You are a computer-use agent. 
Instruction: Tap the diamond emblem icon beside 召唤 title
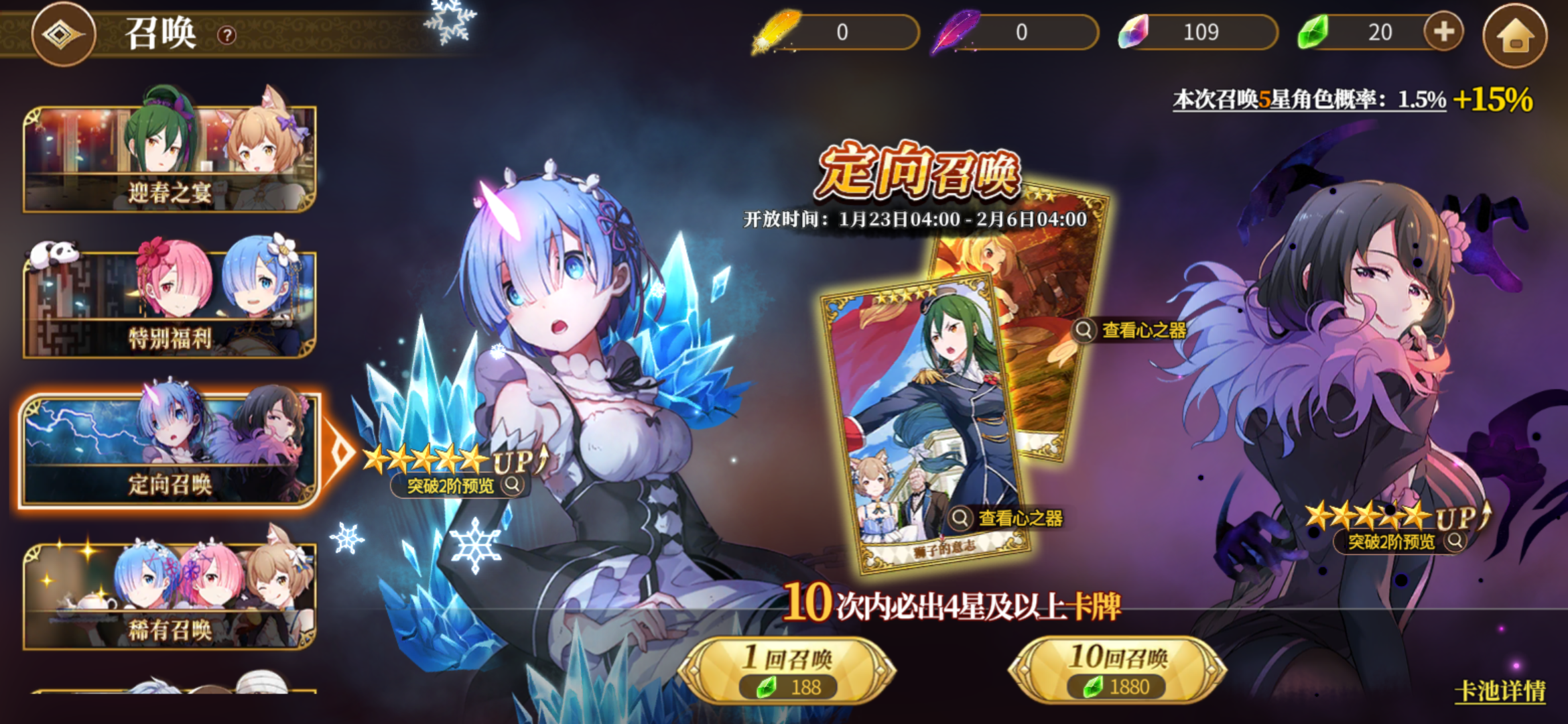click(x=64, y=34)
